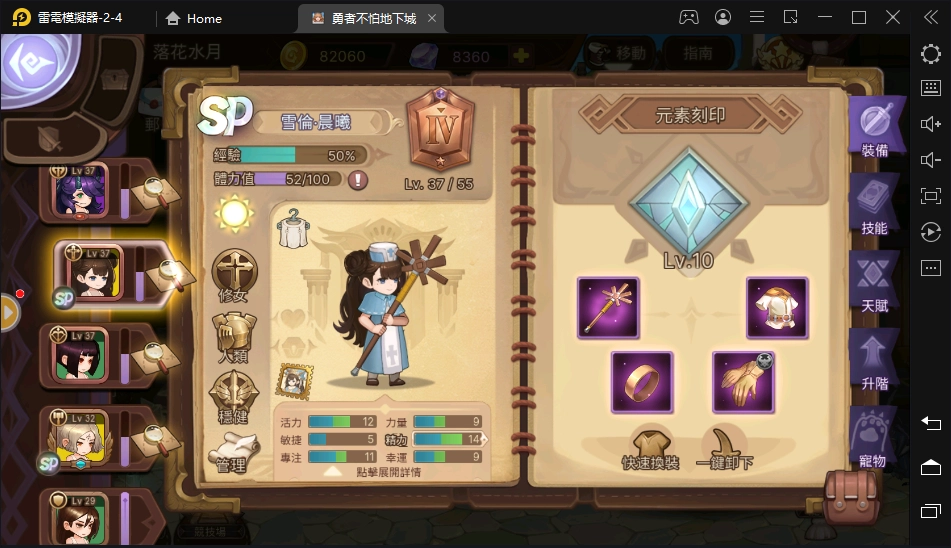Tap the stamina exclamation warning icon
The width and height of the screenshot is (951, 548).
(357, 180)
